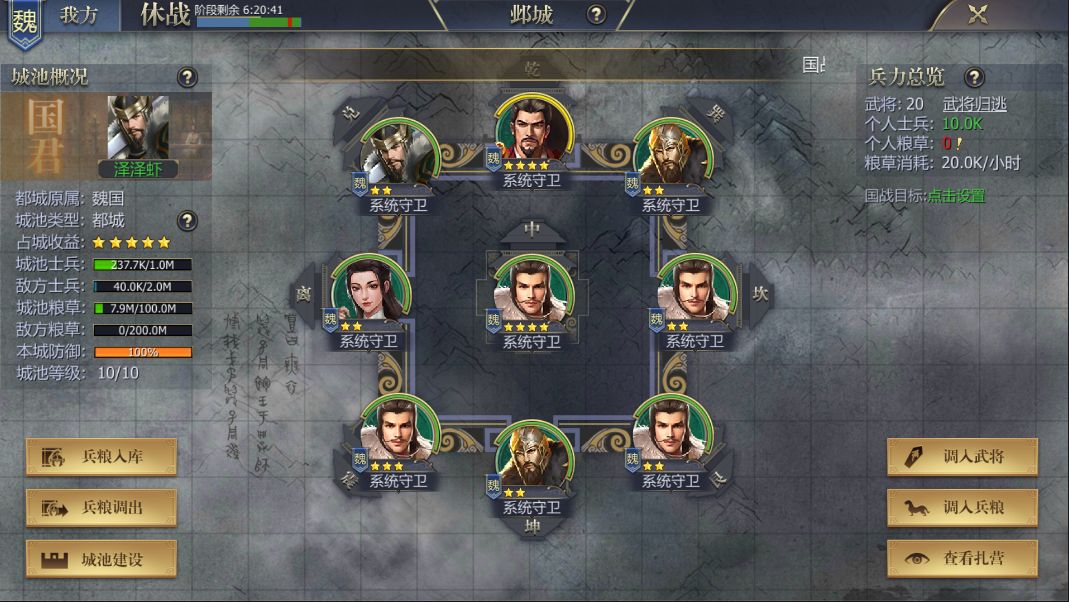Screen dimensions: 1069x602
Task: Select the center 中 gate guard
Action: (x=533, y=291)
